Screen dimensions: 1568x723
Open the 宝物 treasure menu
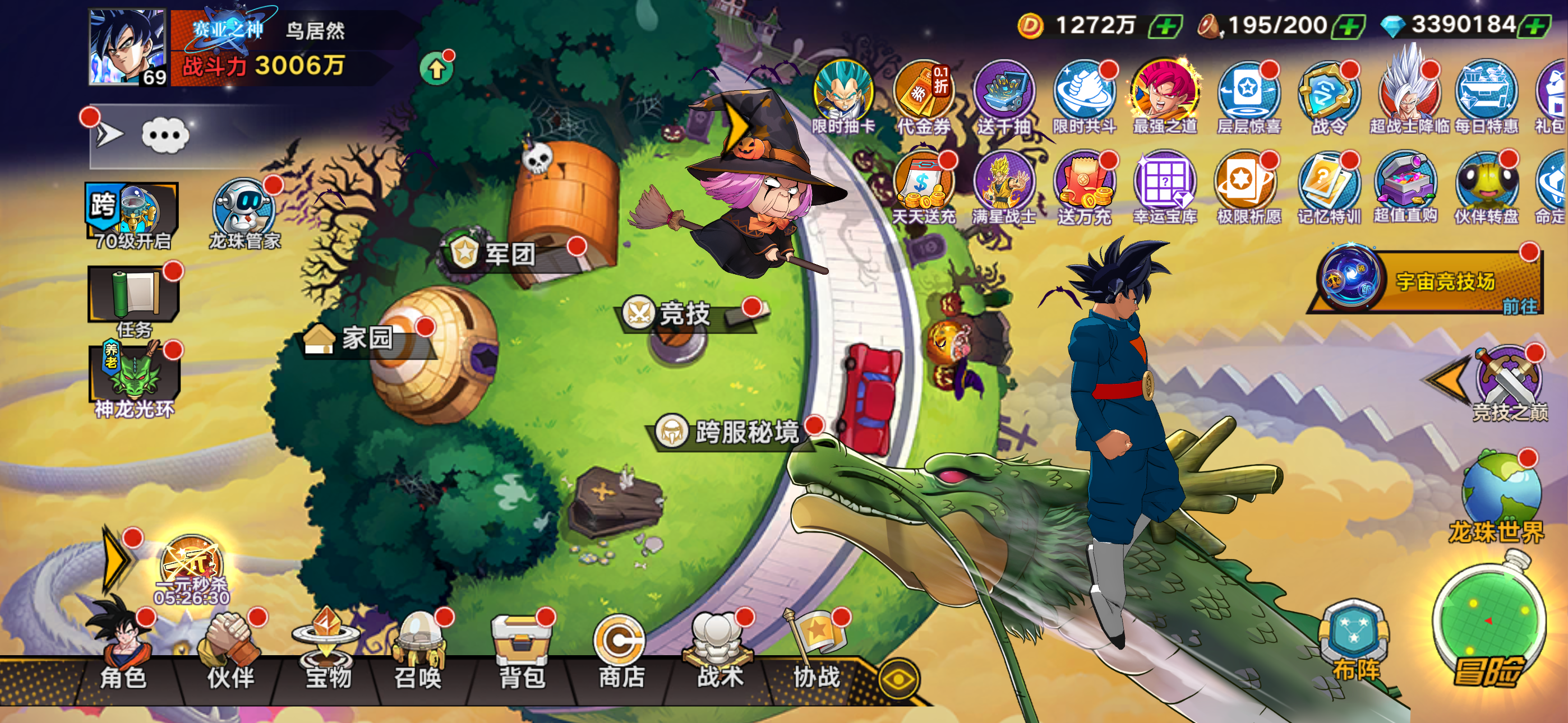click(328, 652)
